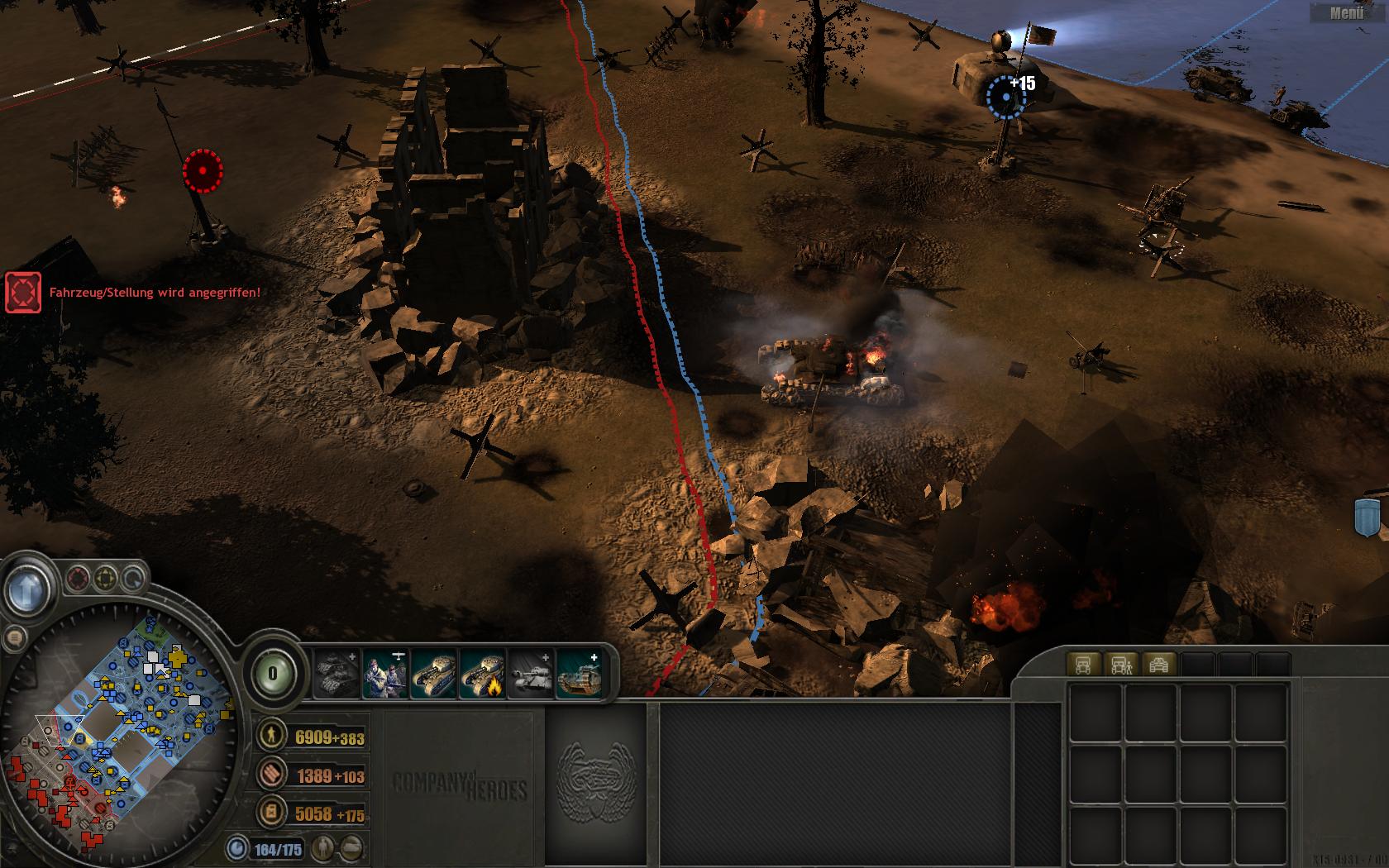Click the circular arrow icon above minimap
This screenshot has width=1389, height=868.
pos(132,577)
